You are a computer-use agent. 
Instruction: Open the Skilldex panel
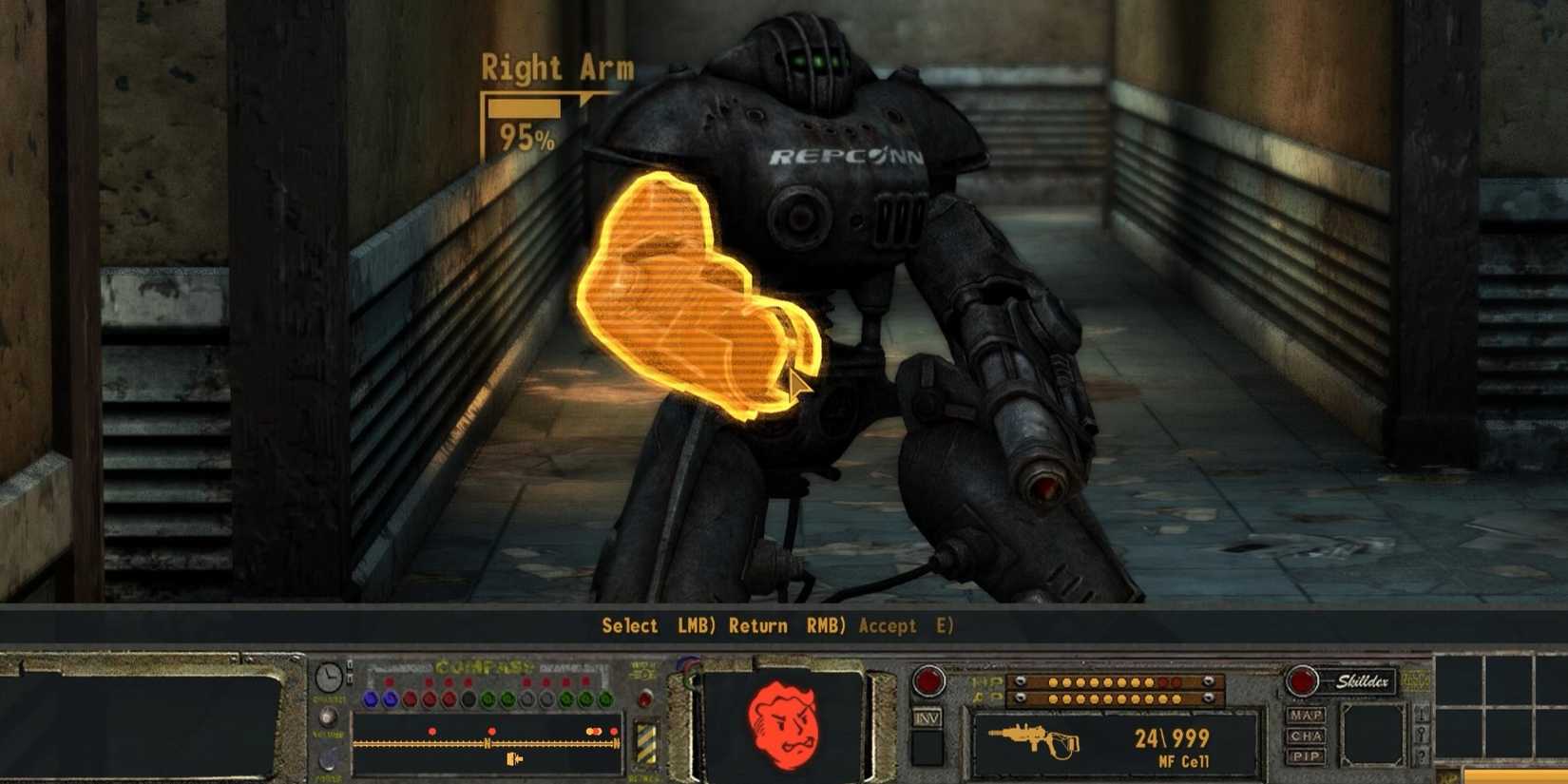pyautogui.click(x=1363, y=680)
